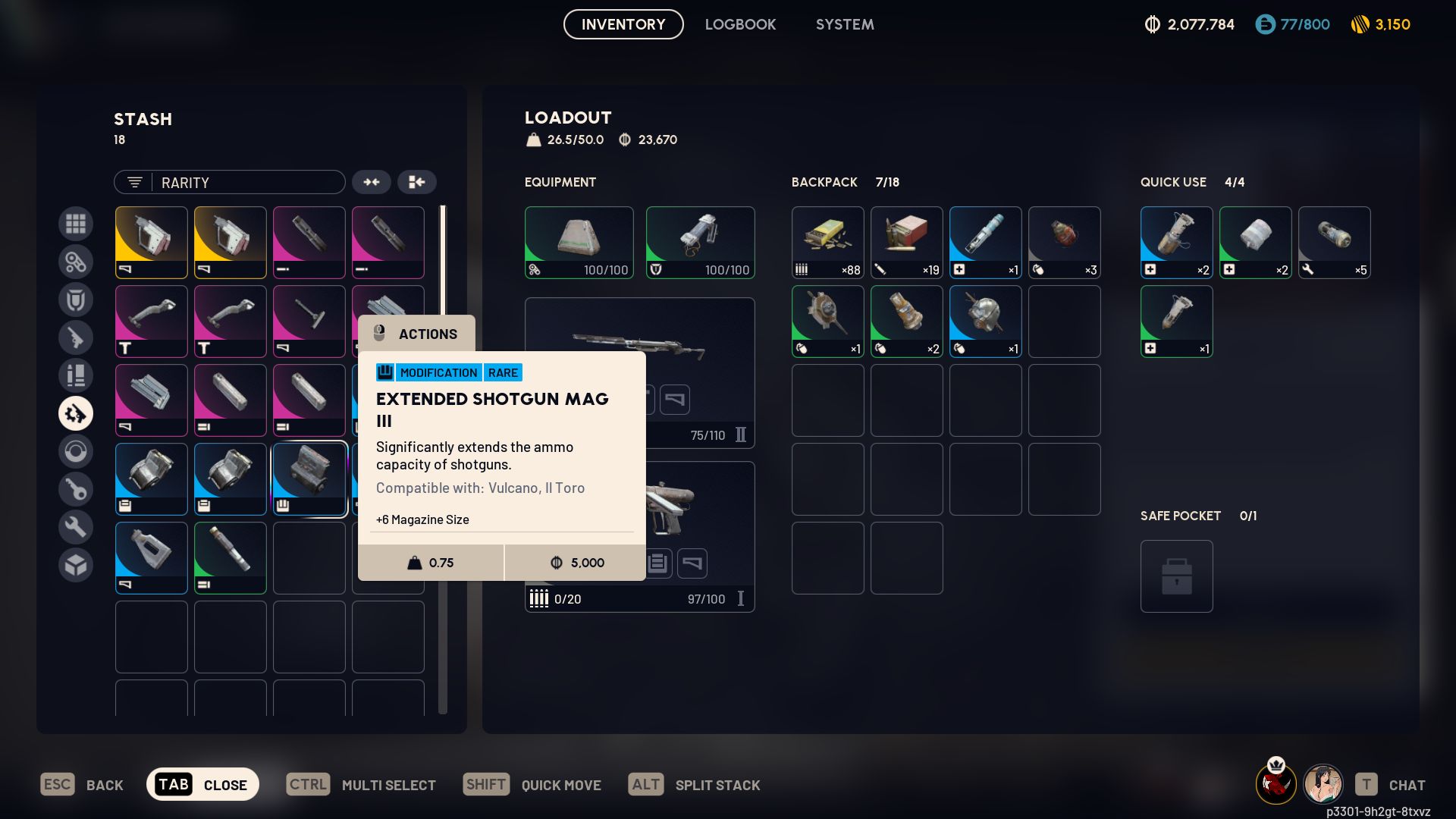Image resolution: width=1456 pixels, height=819 pixels.
Task: Select the grid icon to show all stash items
Action: click(76, 224)
